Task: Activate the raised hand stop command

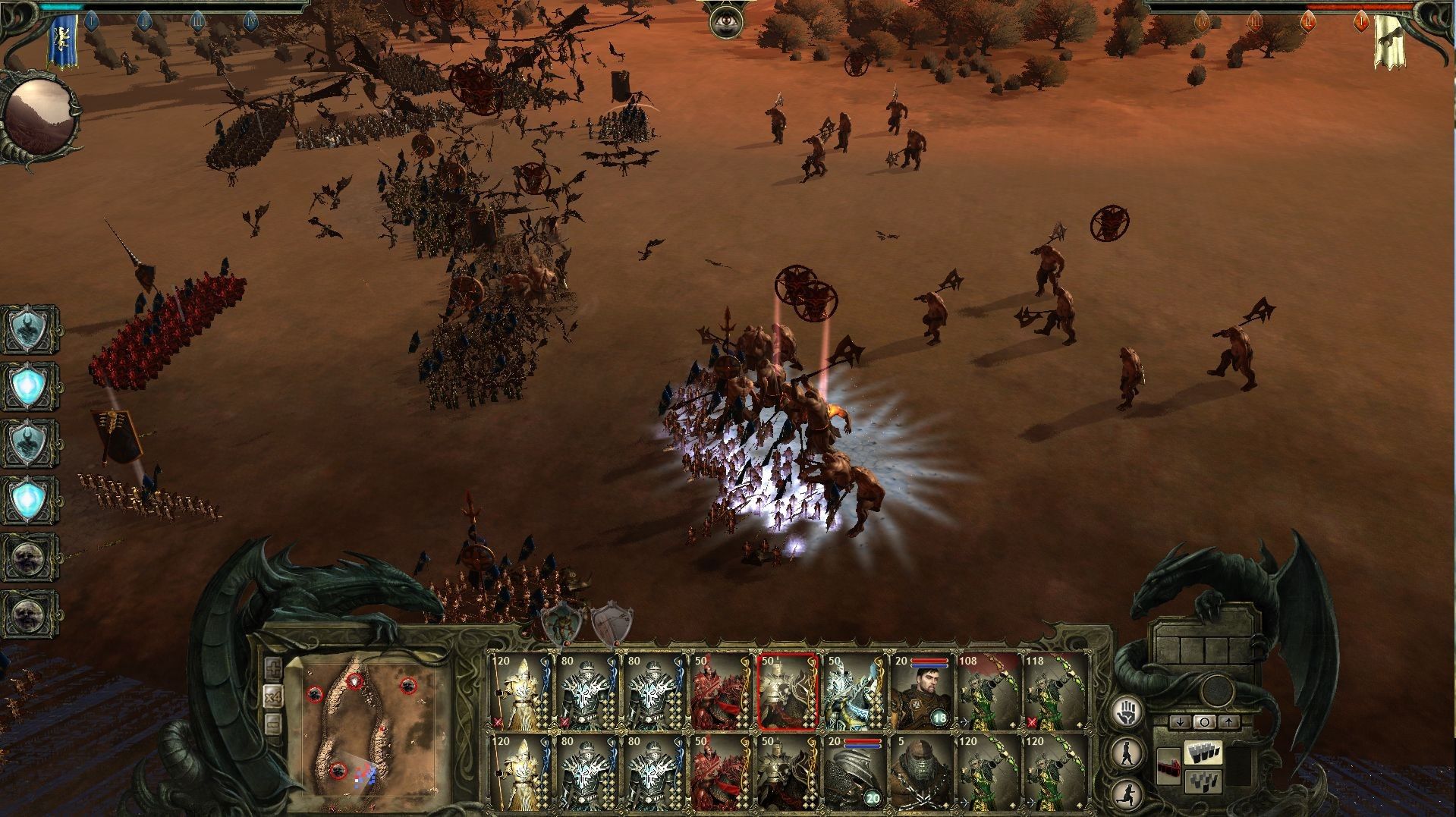Action: point(1127,713)
